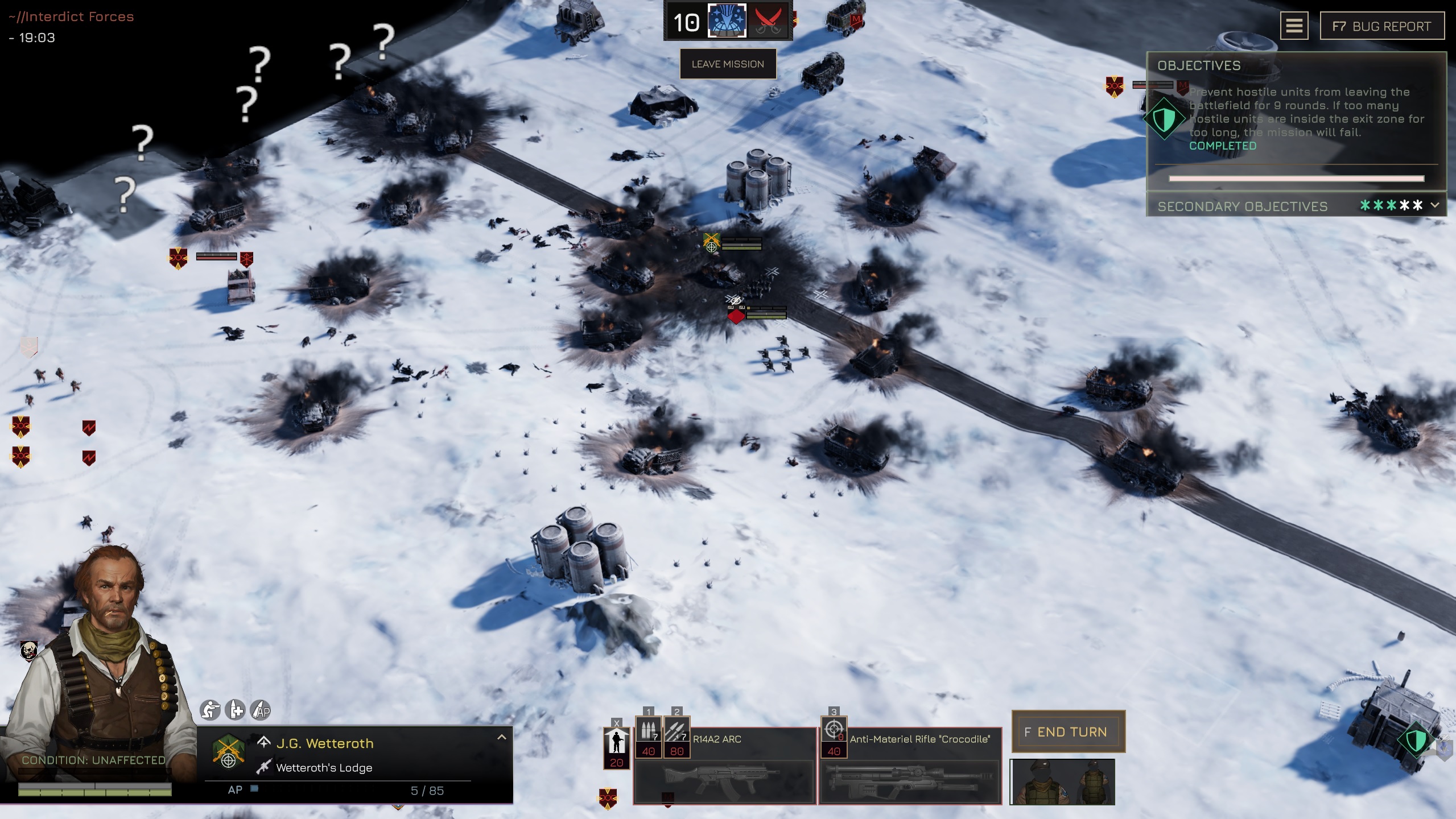This screenshot has height=819, width=1456.
Task: Select the bullet-plus ammo status icon
Action: 235,710
